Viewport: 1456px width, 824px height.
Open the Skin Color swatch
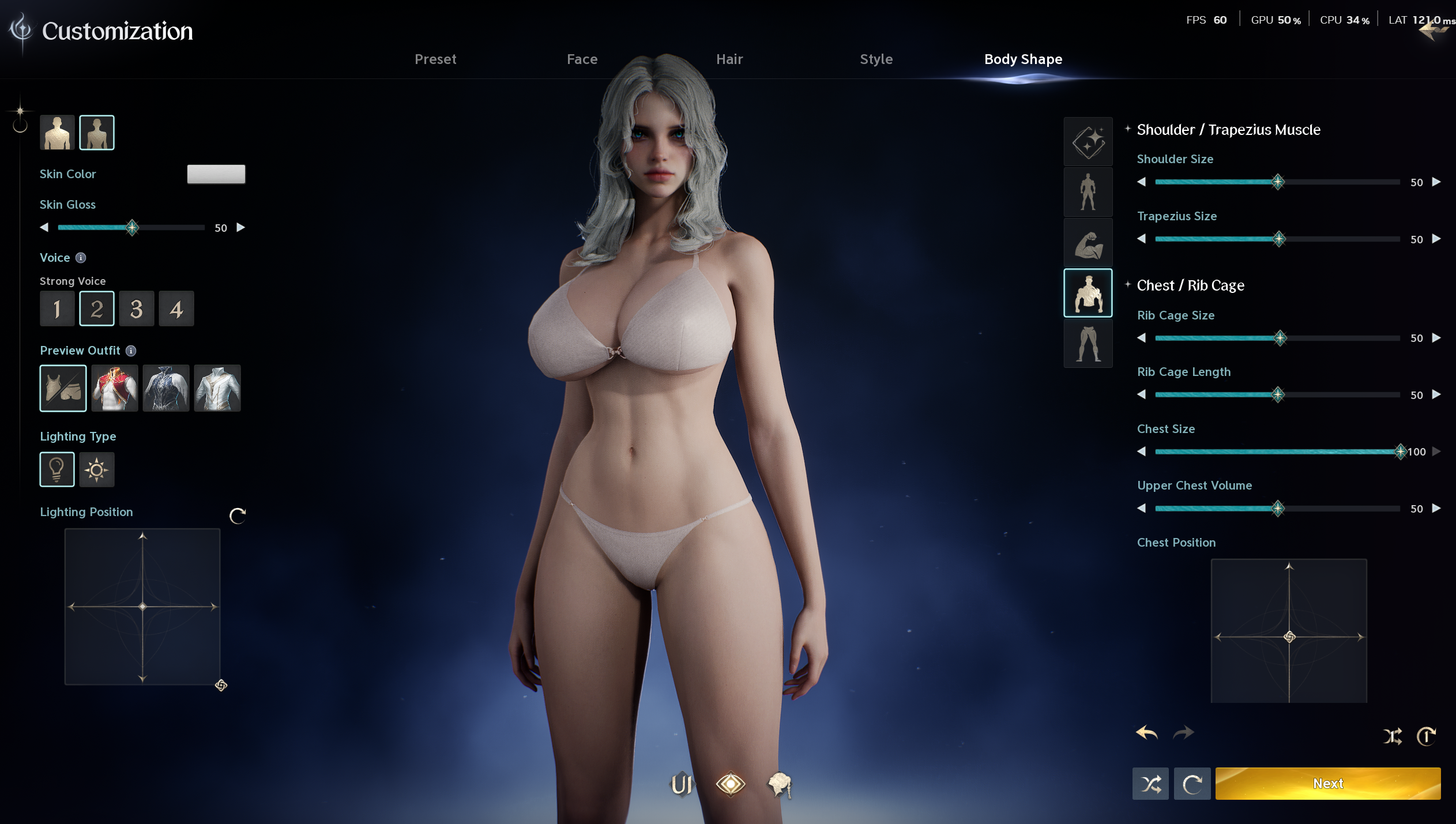216,174
